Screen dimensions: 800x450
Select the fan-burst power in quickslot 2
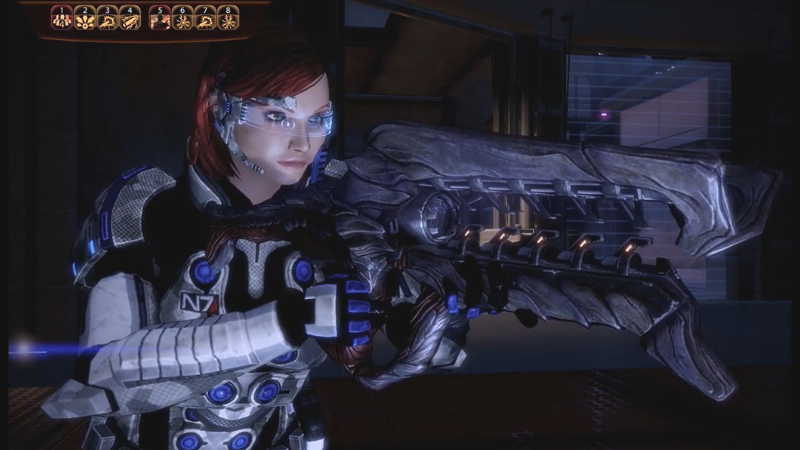85,20
